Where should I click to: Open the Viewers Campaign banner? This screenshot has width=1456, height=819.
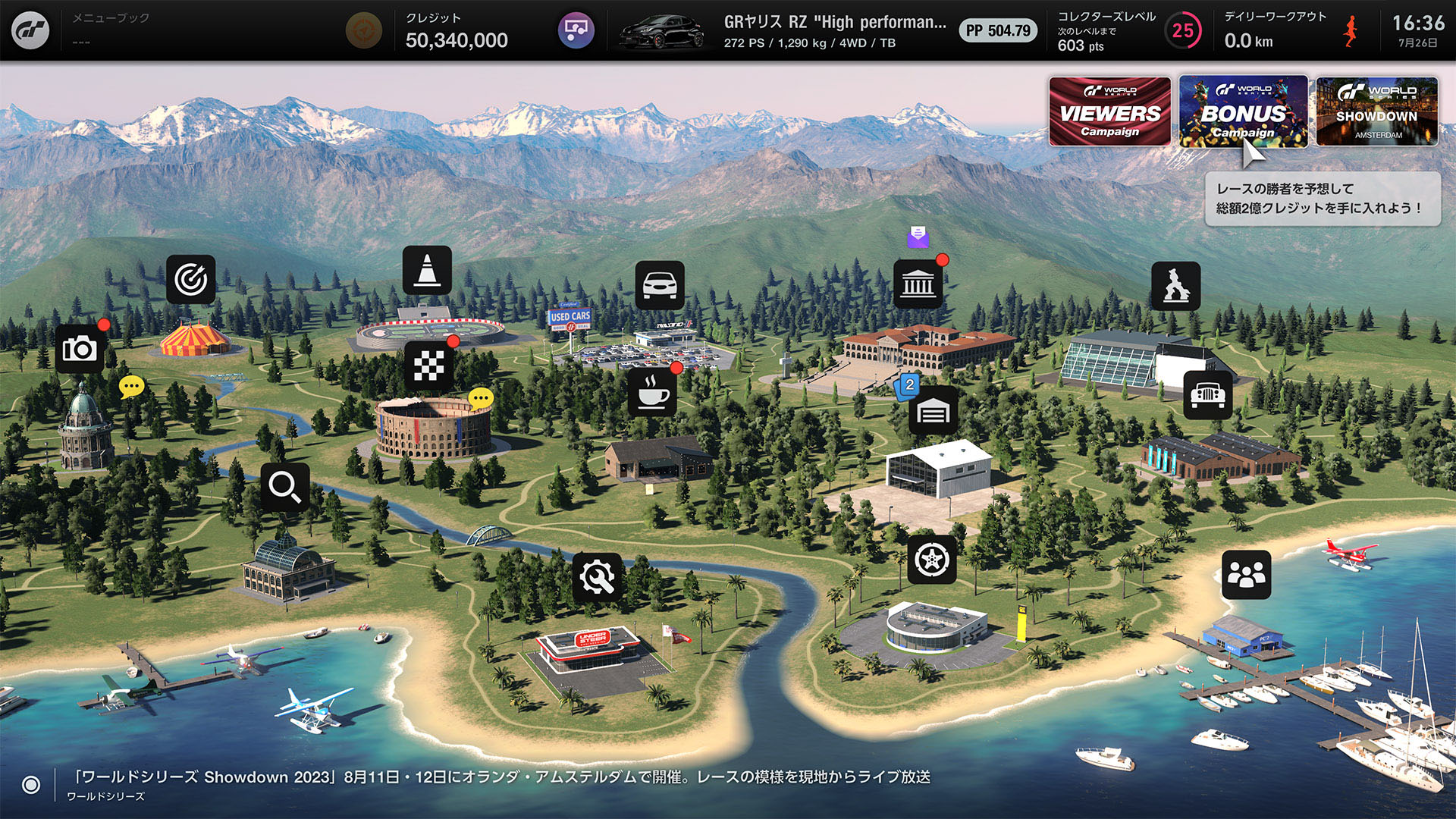[x=1109, y=111]
